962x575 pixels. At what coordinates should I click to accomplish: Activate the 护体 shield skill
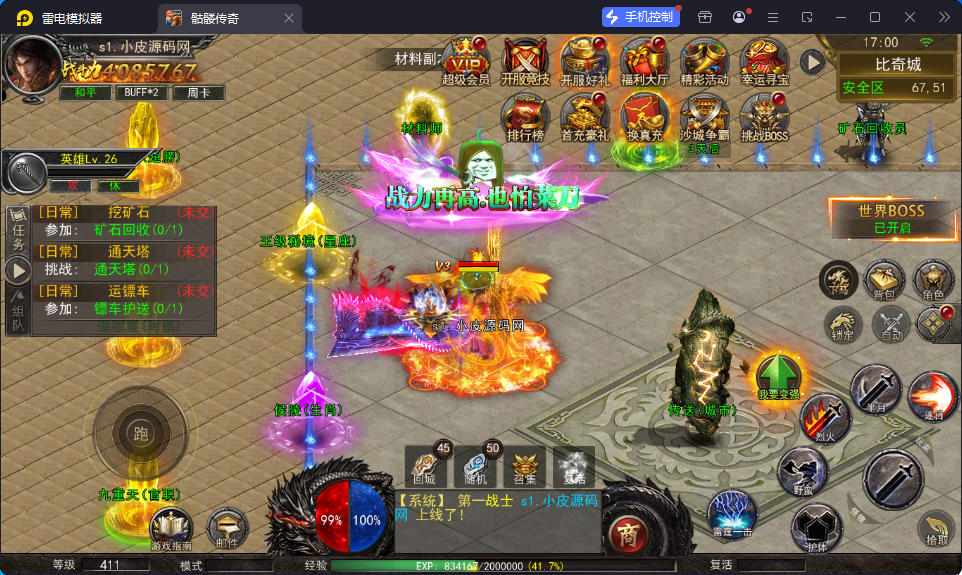pos(816,527)
